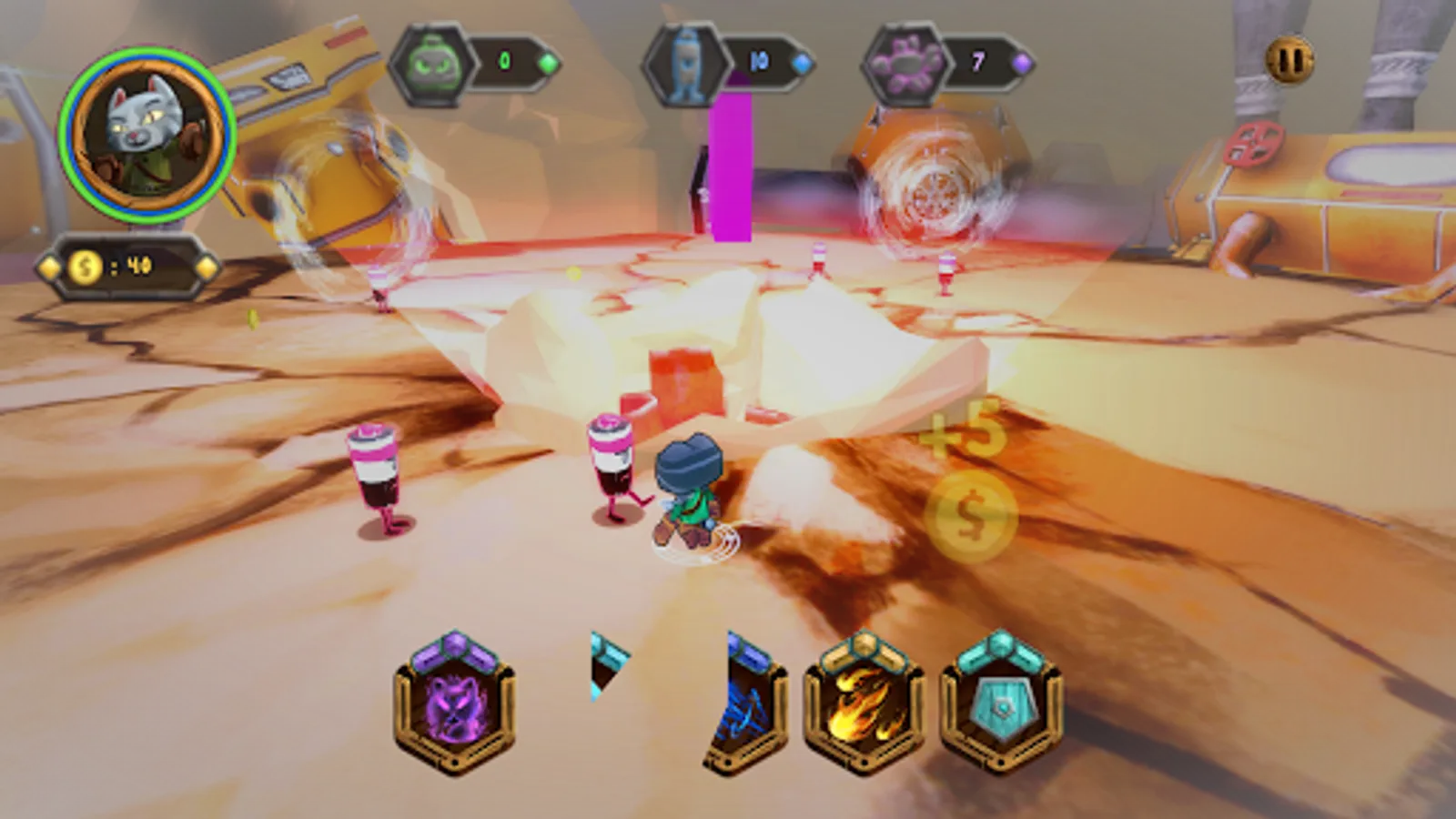Click the gold coin icon in the money display
1456x819 pixels.
pos(86,267)
